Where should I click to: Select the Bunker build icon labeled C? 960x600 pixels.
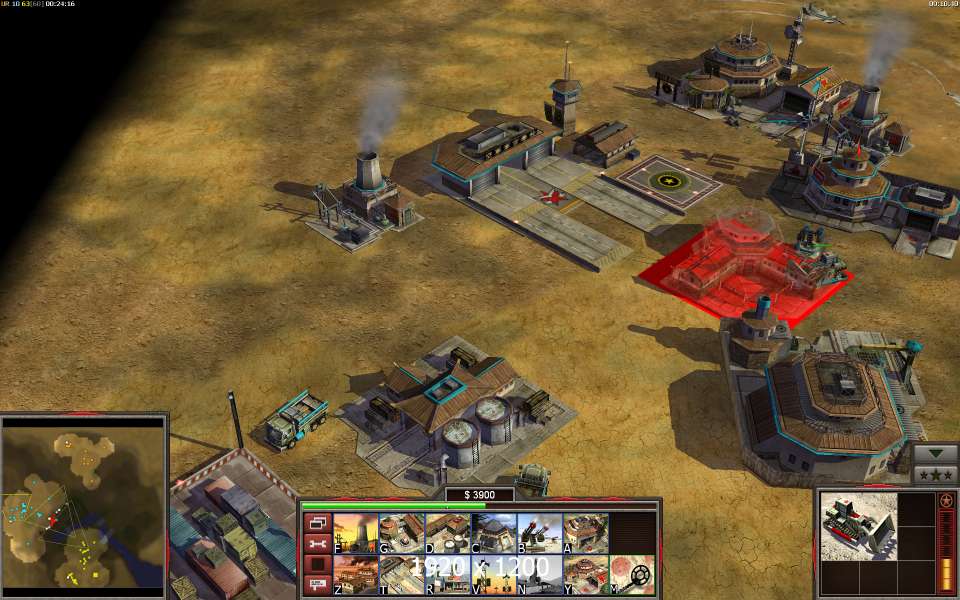click(493, 534)
